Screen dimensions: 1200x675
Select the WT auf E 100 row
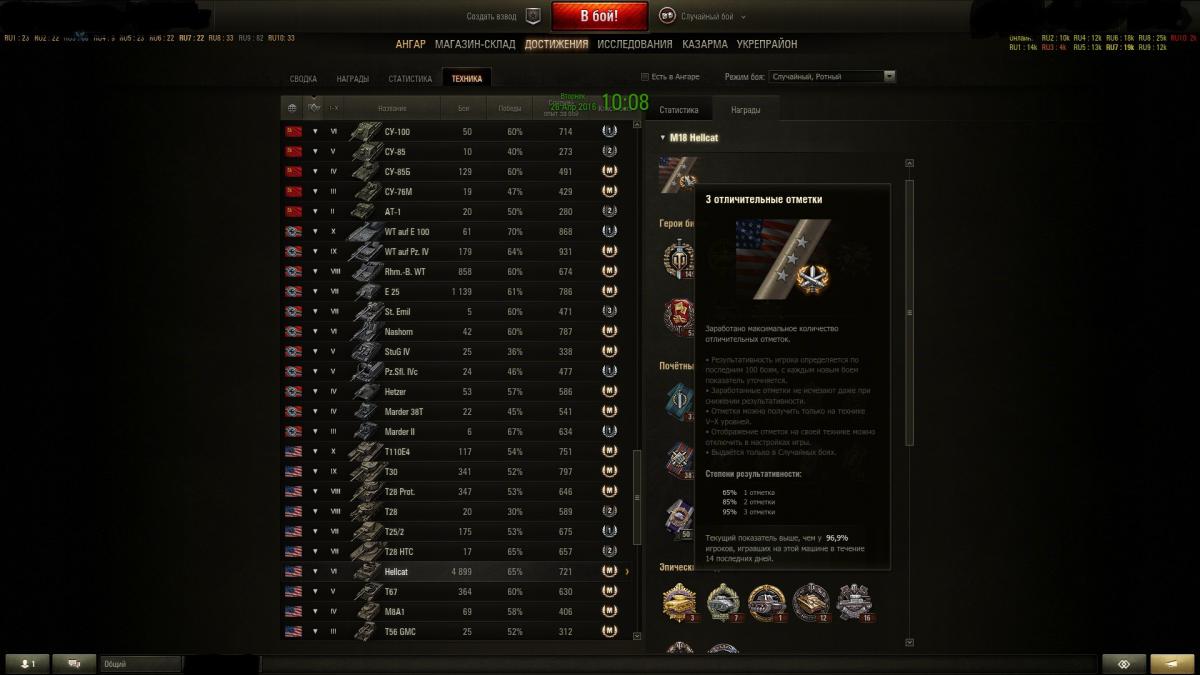coord(458,231)
